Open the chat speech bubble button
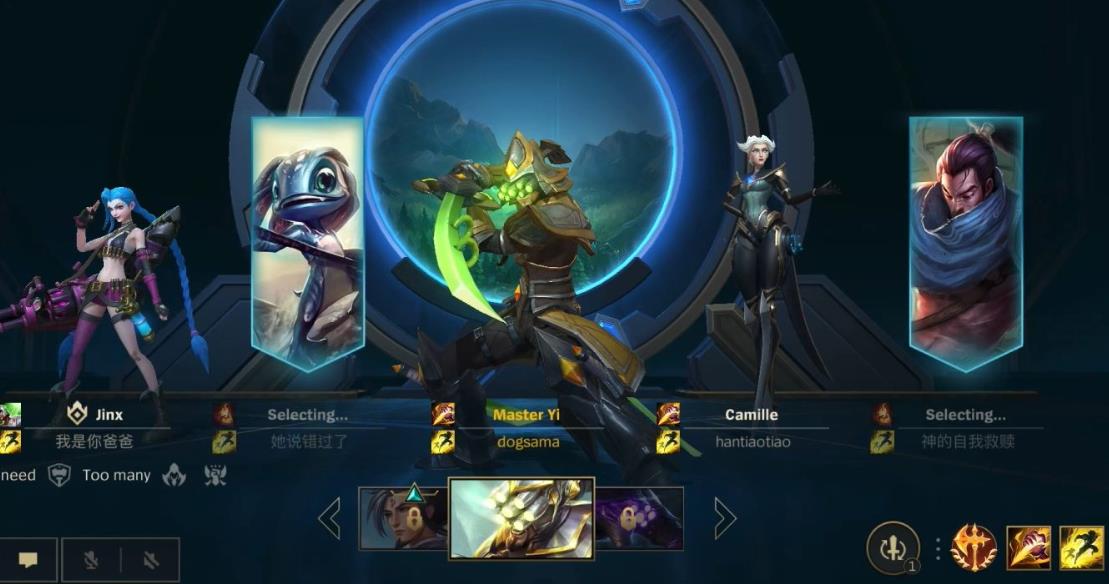Viewport: 1109px width, 584px height. 27,560
